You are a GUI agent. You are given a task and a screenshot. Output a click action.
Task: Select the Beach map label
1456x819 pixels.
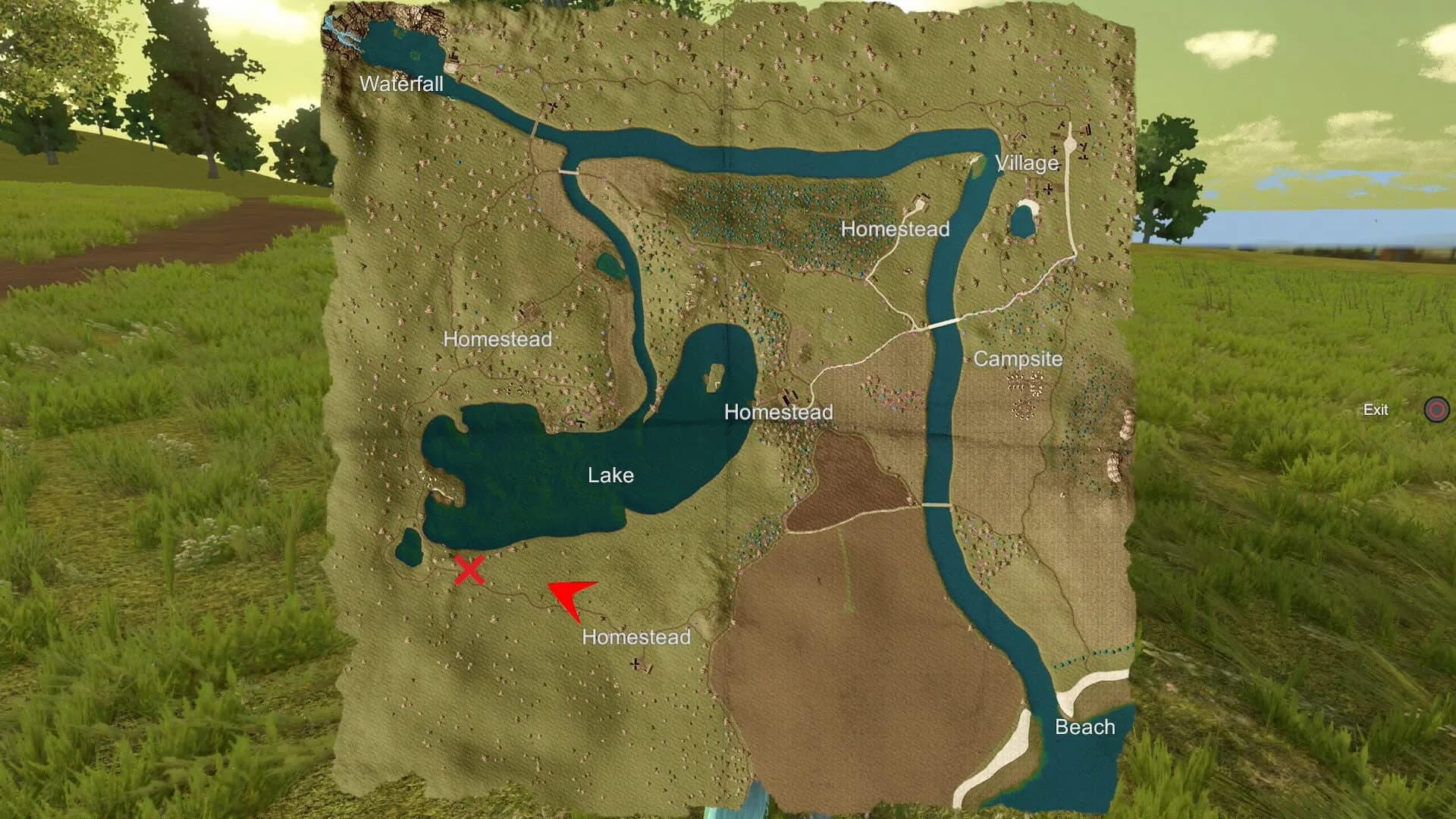coord(1084,727)
